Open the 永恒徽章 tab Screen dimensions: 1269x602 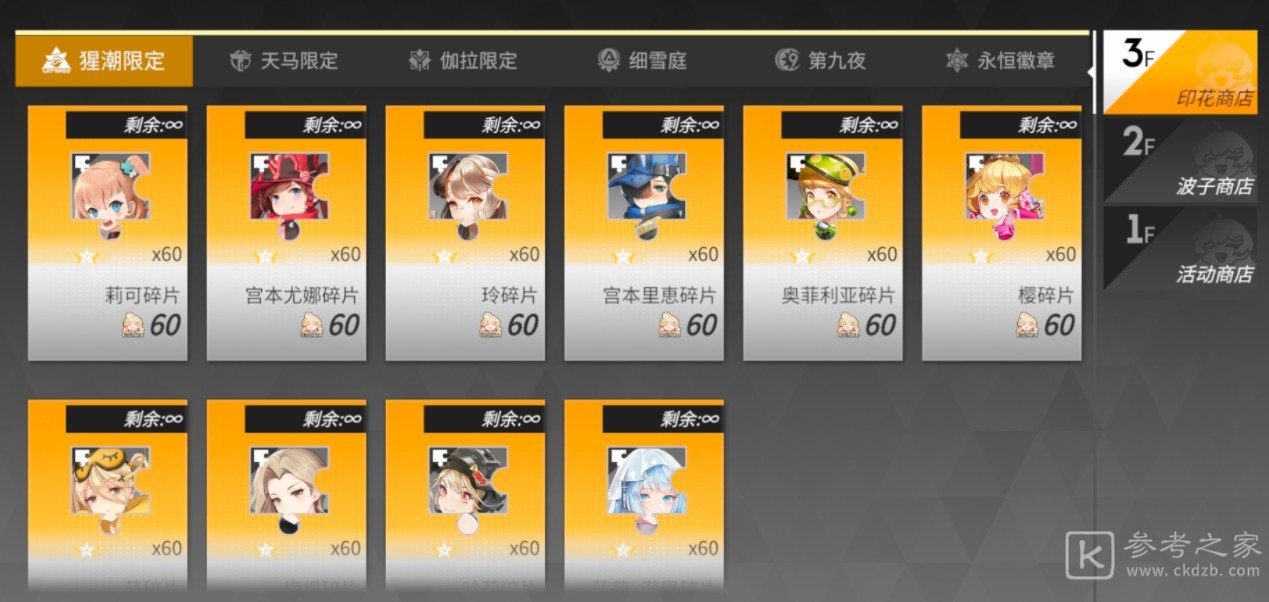coord(1000,61)
